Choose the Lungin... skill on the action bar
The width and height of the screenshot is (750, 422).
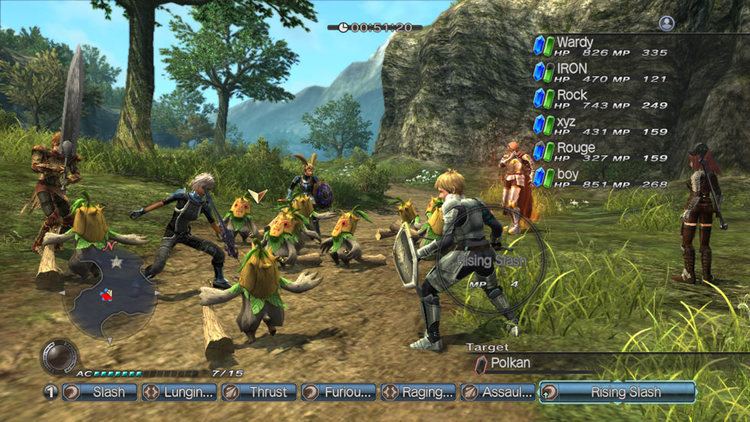pos(178,392)
